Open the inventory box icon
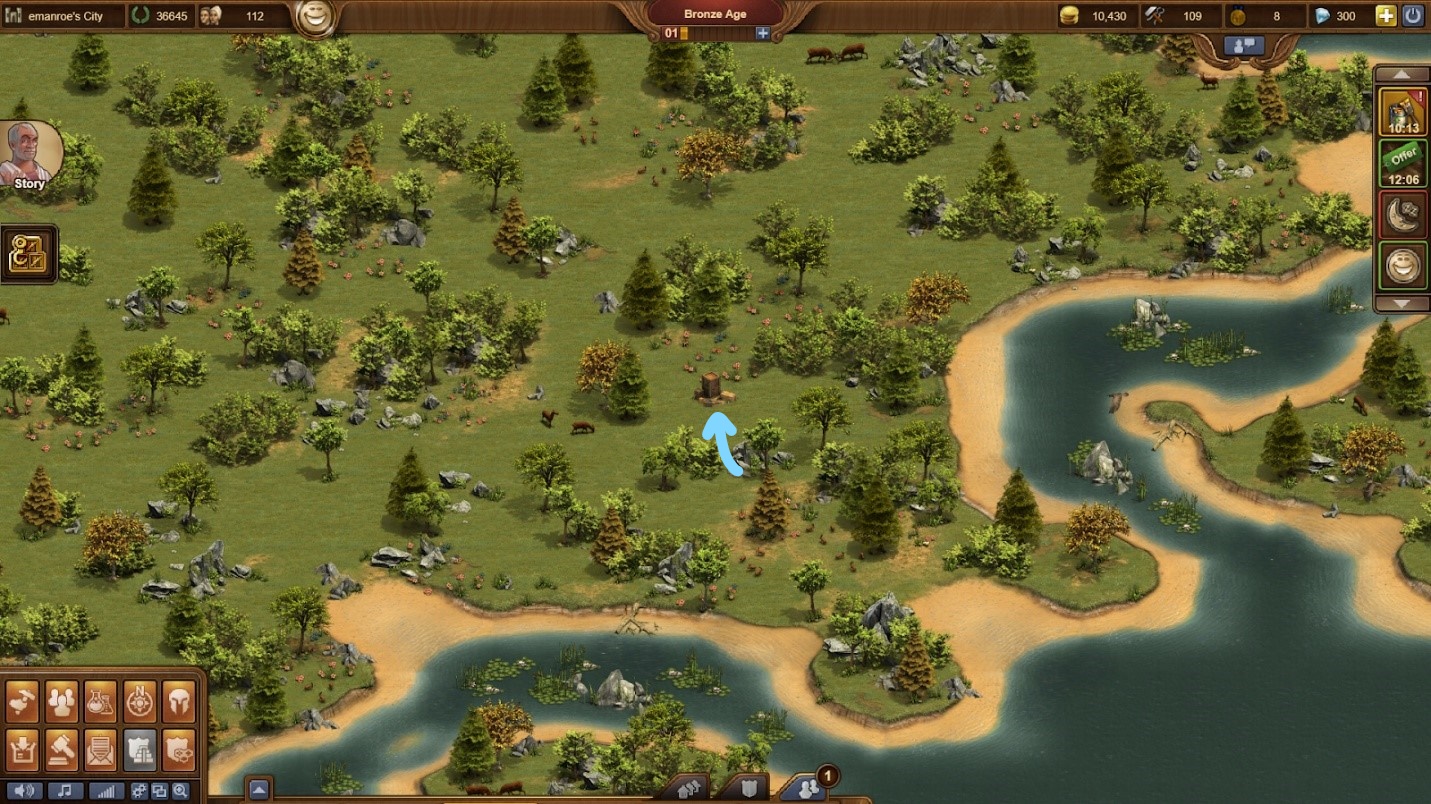This screenshot has width=1431, height=804. pos(22,750)
